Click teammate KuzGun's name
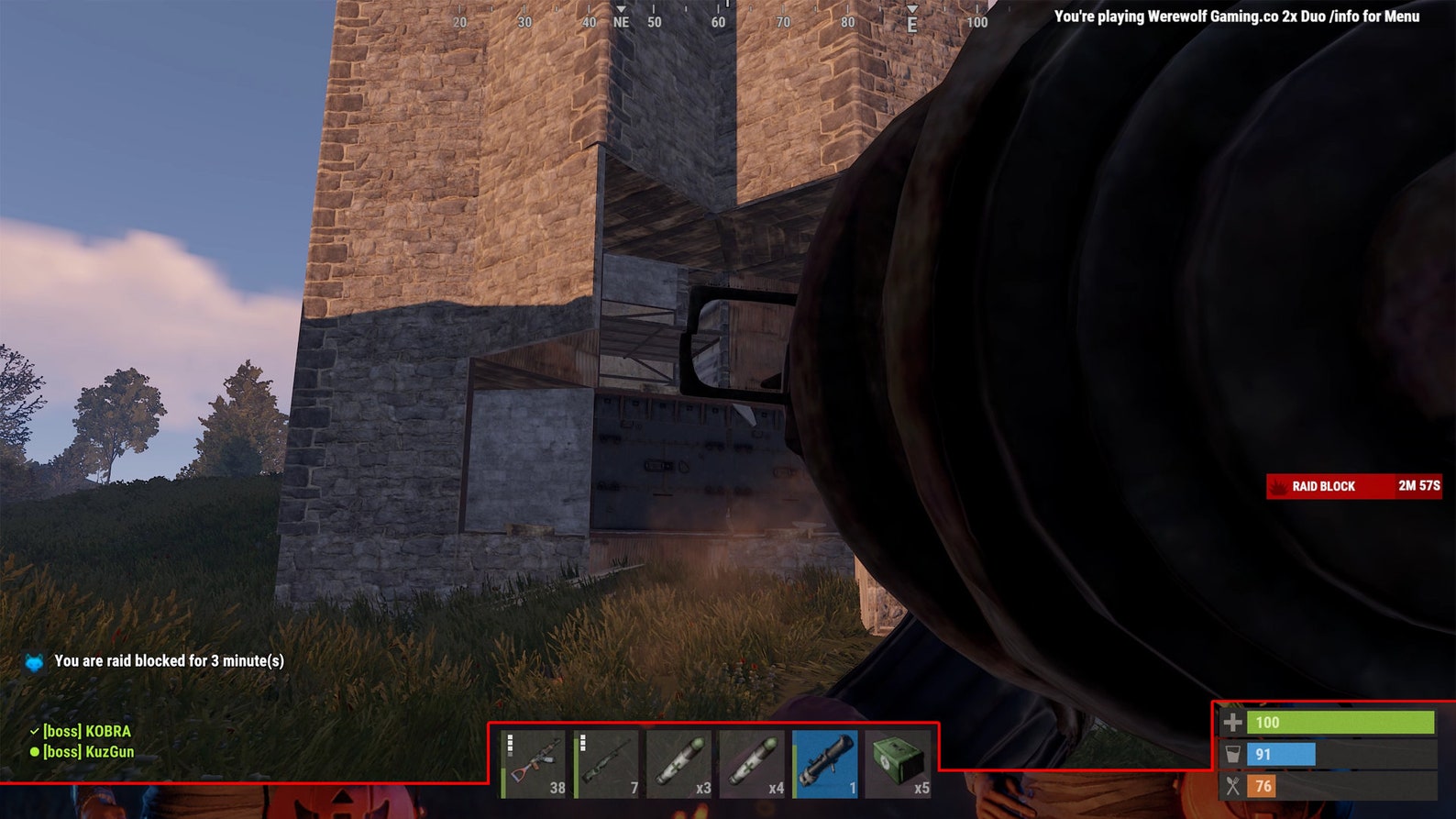Screen dimensions: 1456x819 [x=89, y=752]
